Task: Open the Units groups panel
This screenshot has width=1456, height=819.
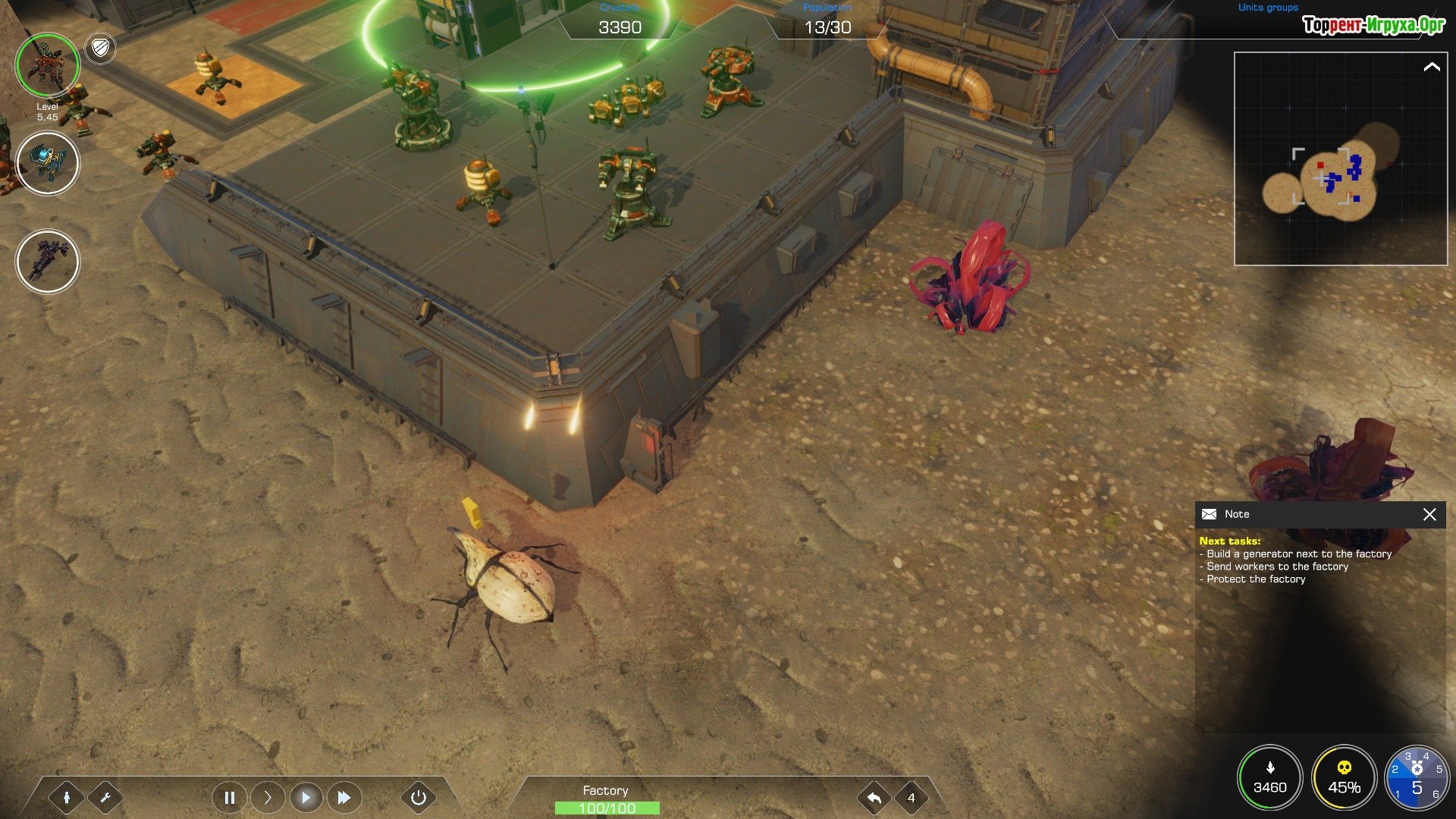Action: coord(1268,8)
